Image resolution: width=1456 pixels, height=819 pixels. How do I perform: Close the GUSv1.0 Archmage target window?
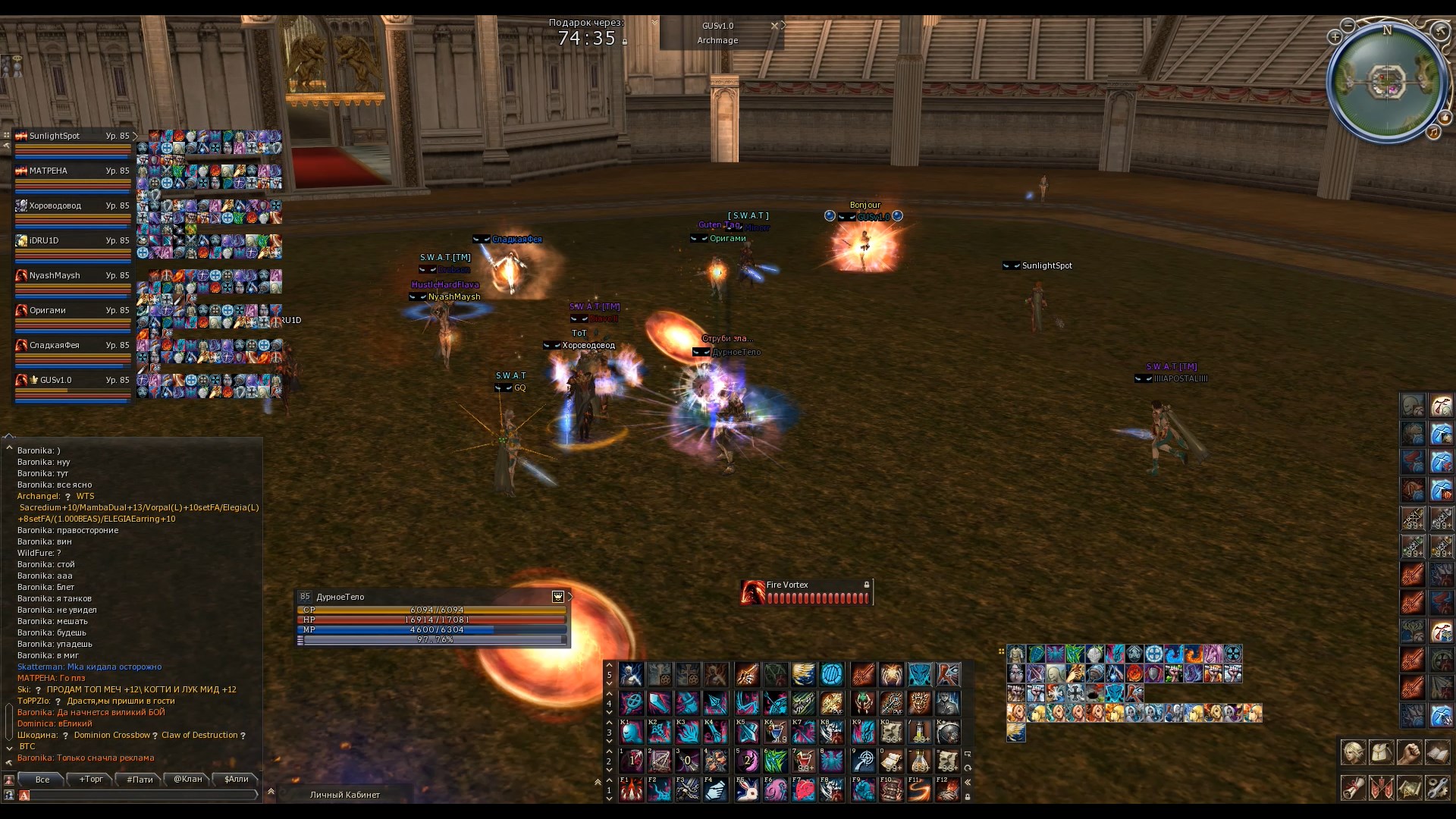(x=774, y=25)
